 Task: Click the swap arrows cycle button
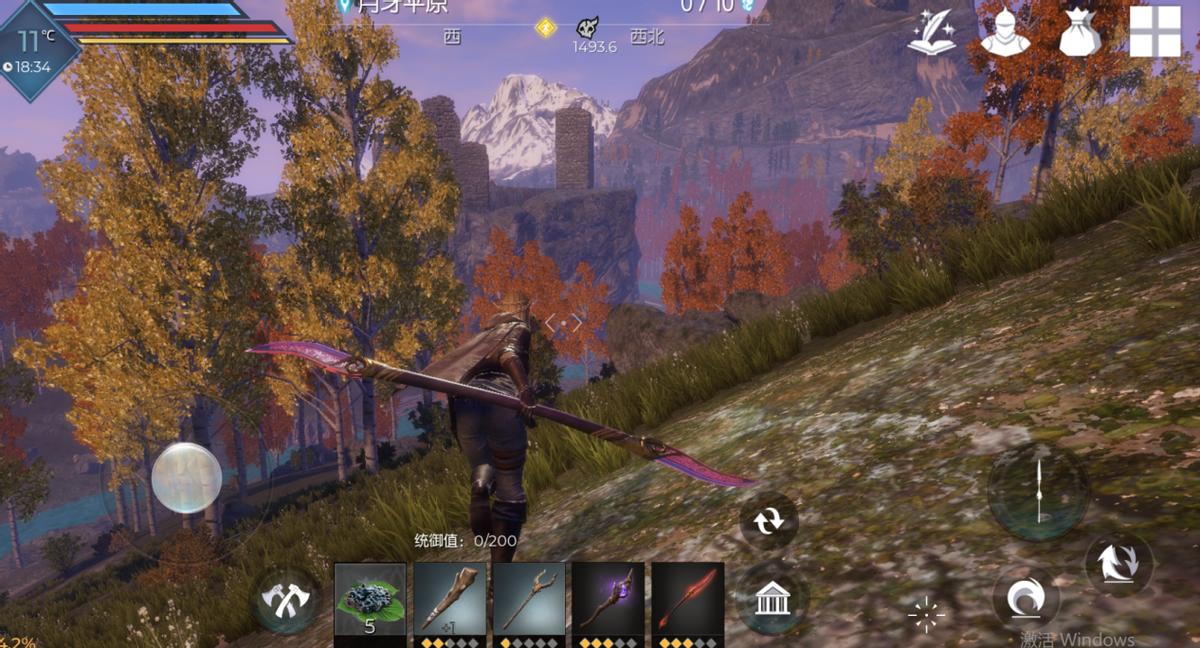(769, 521)
